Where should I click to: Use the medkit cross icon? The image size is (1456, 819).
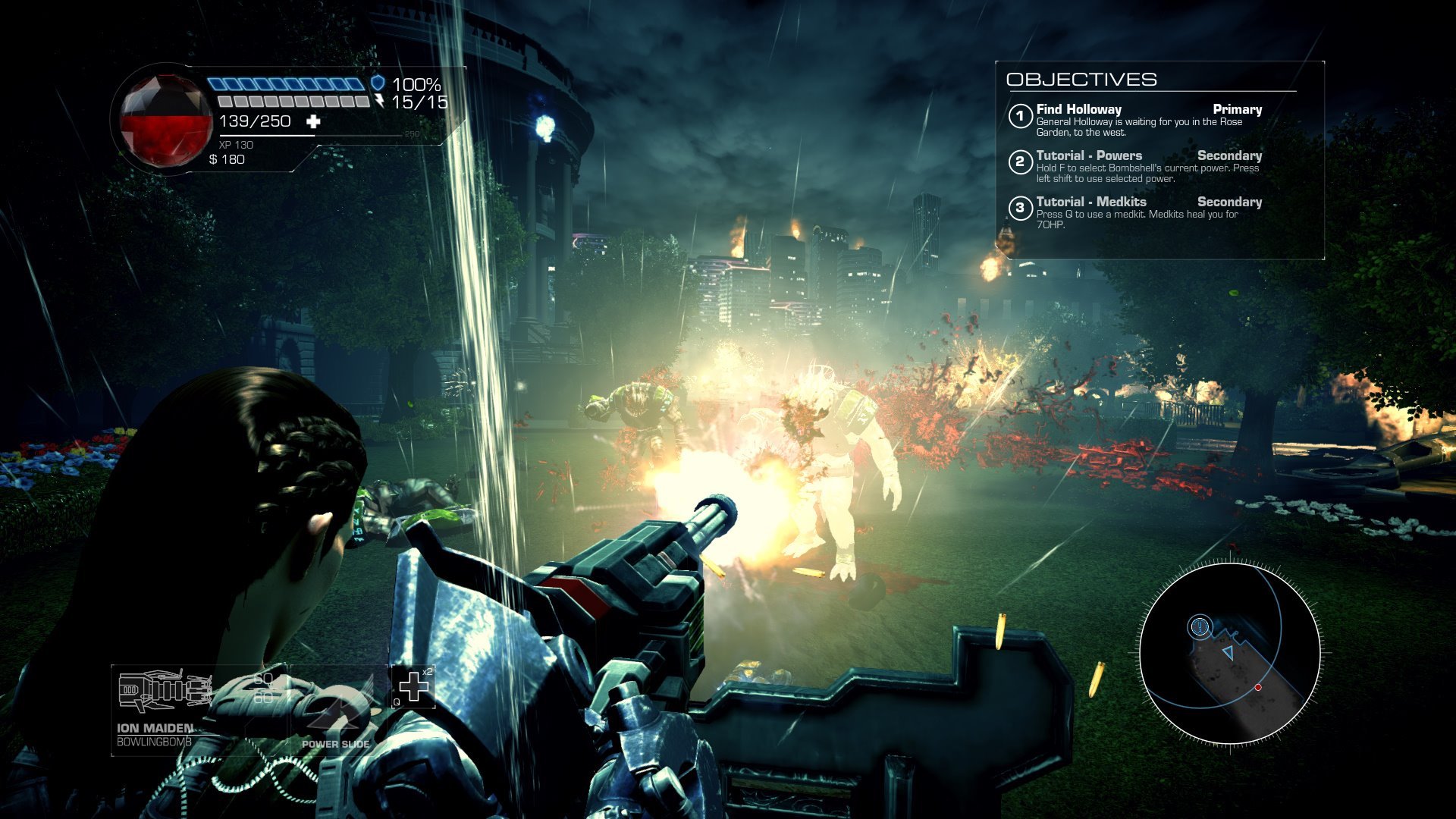click(x=413, y=687)
